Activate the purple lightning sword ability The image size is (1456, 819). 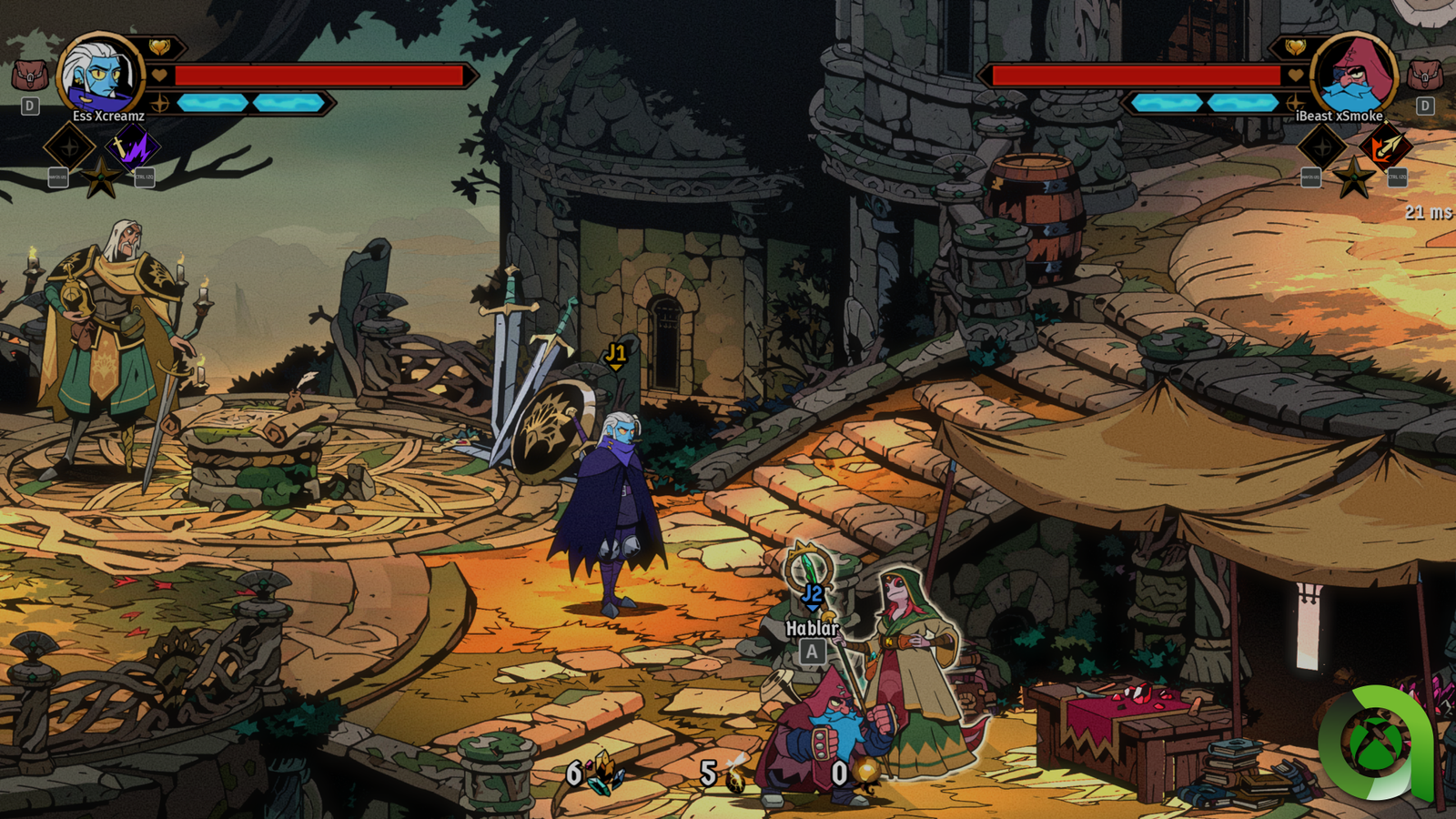(134, 147)
